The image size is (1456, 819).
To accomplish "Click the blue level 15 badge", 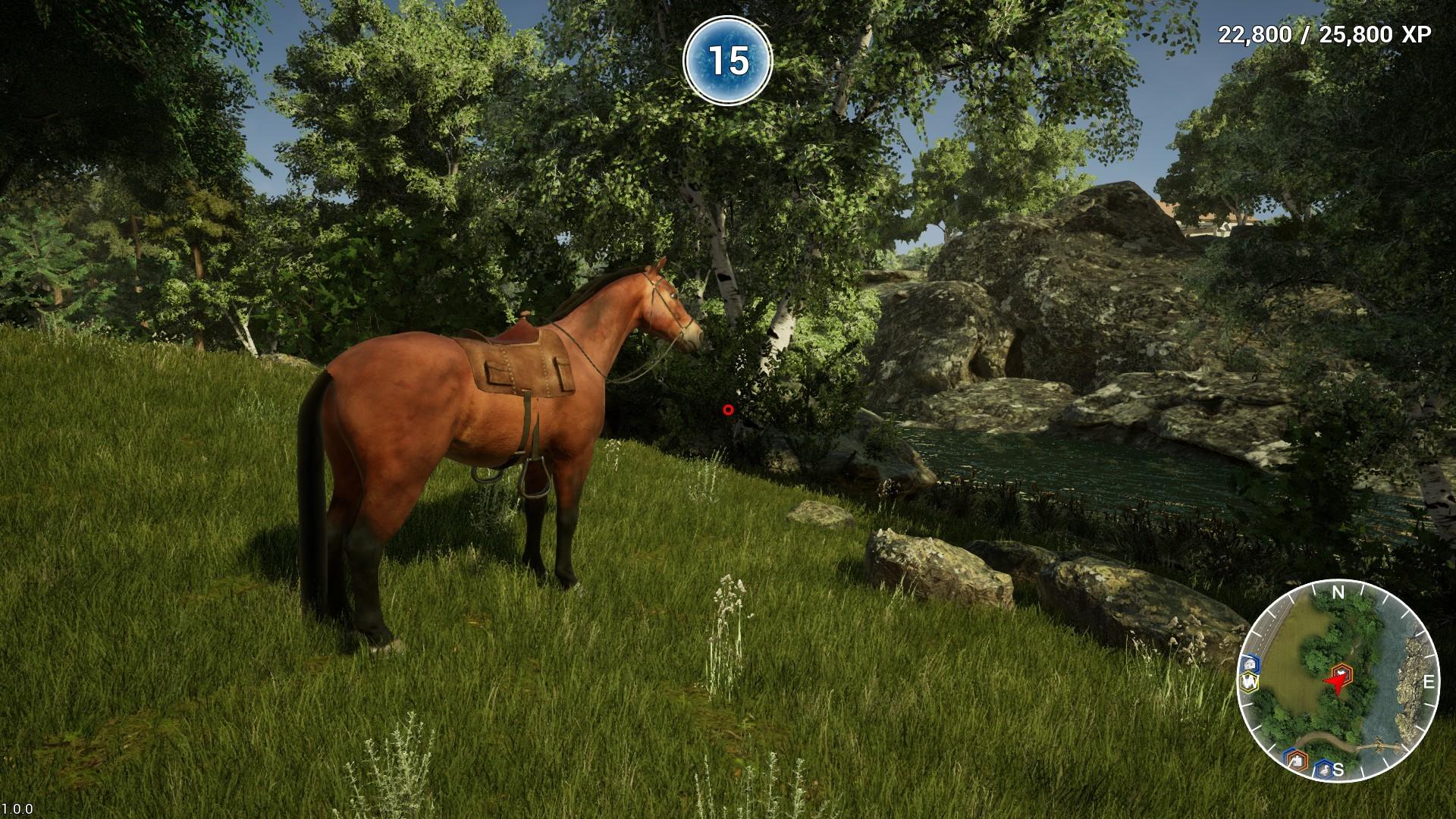I will point(727,61).
